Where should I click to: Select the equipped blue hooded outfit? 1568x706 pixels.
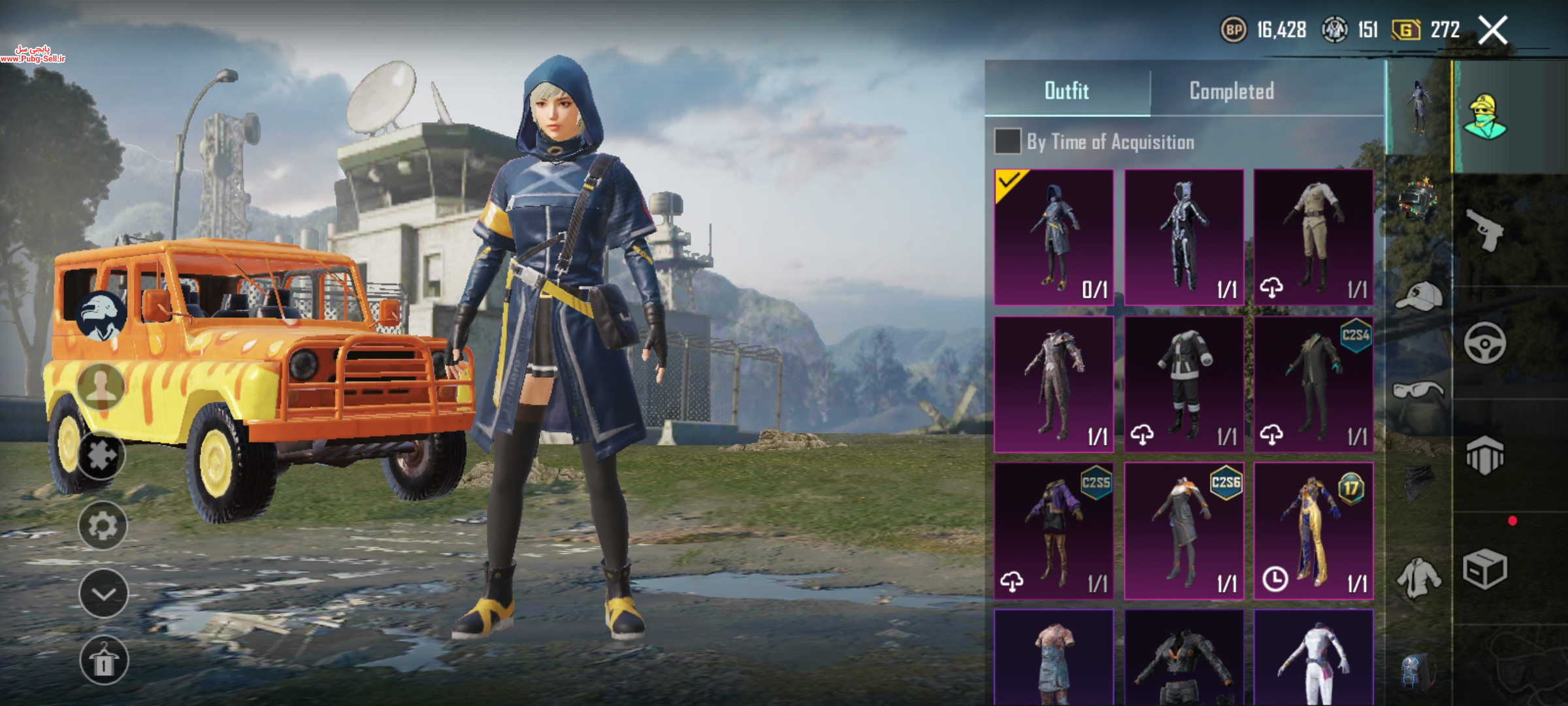[x=1053, y=237]
